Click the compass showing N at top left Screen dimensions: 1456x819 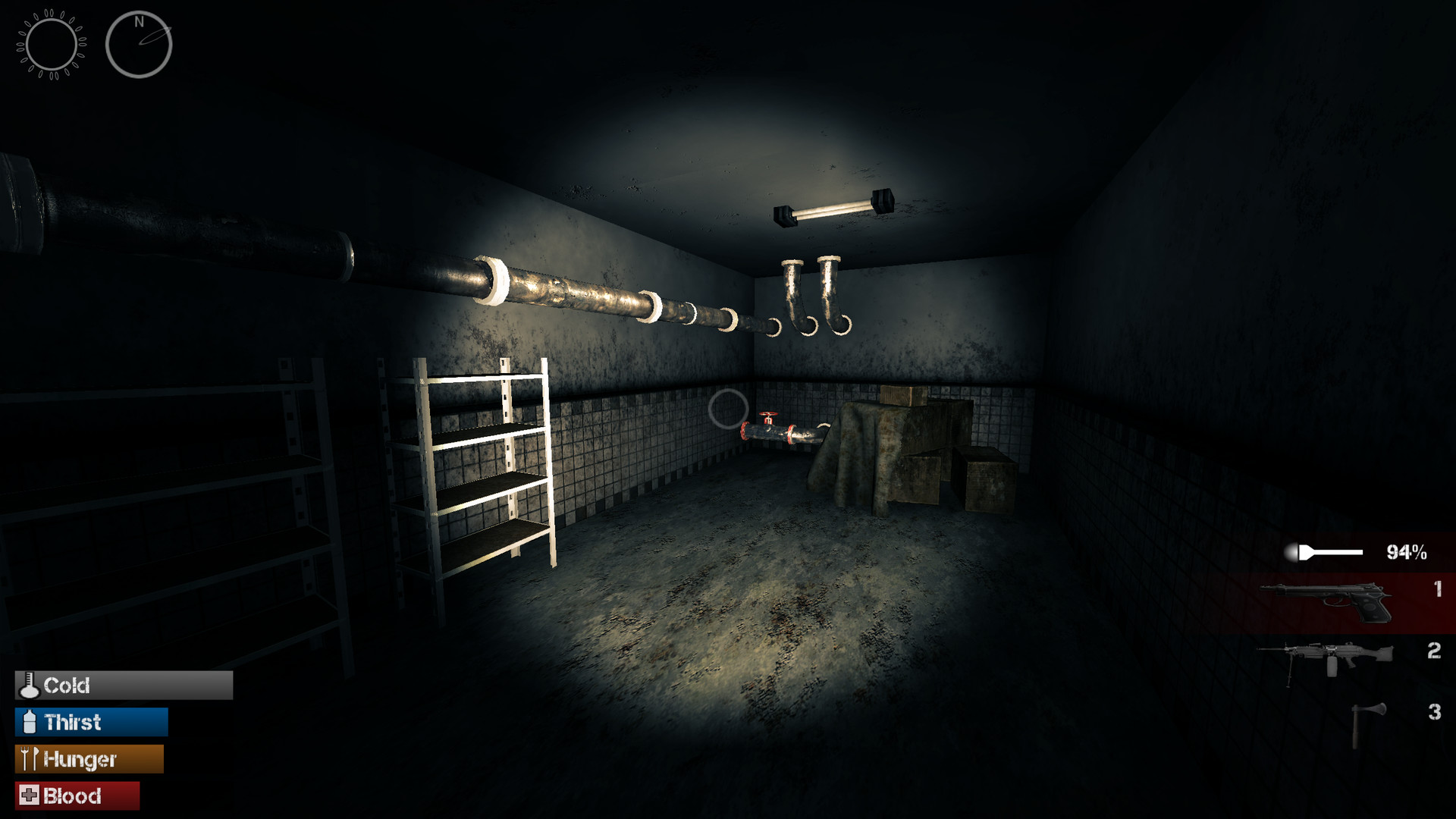pyautogui.click(x=139, y=44)
